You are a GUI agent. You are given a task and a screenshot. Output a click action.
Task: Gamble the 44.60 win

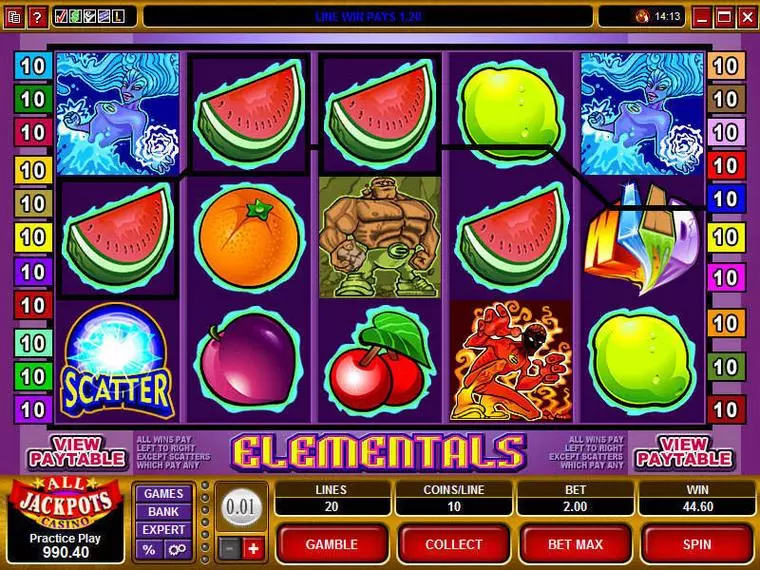click(x=331, y=544)
